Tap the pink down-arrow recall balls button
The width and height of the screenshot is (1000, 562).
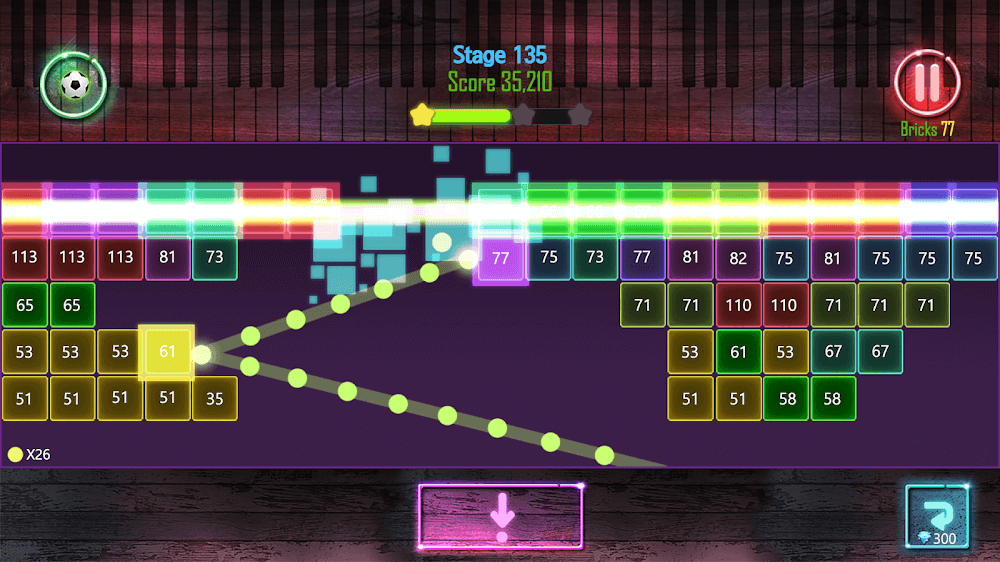click(500, 517)
